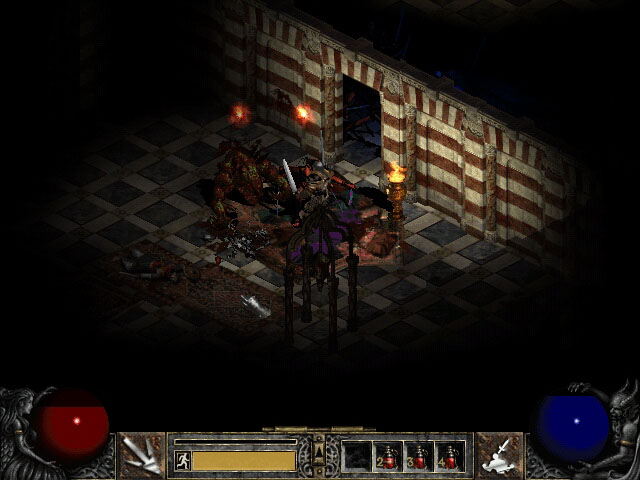Screen dimensions: 640x480
Task: Use the red potion in belt slot 4
Action: pos(450,456)
